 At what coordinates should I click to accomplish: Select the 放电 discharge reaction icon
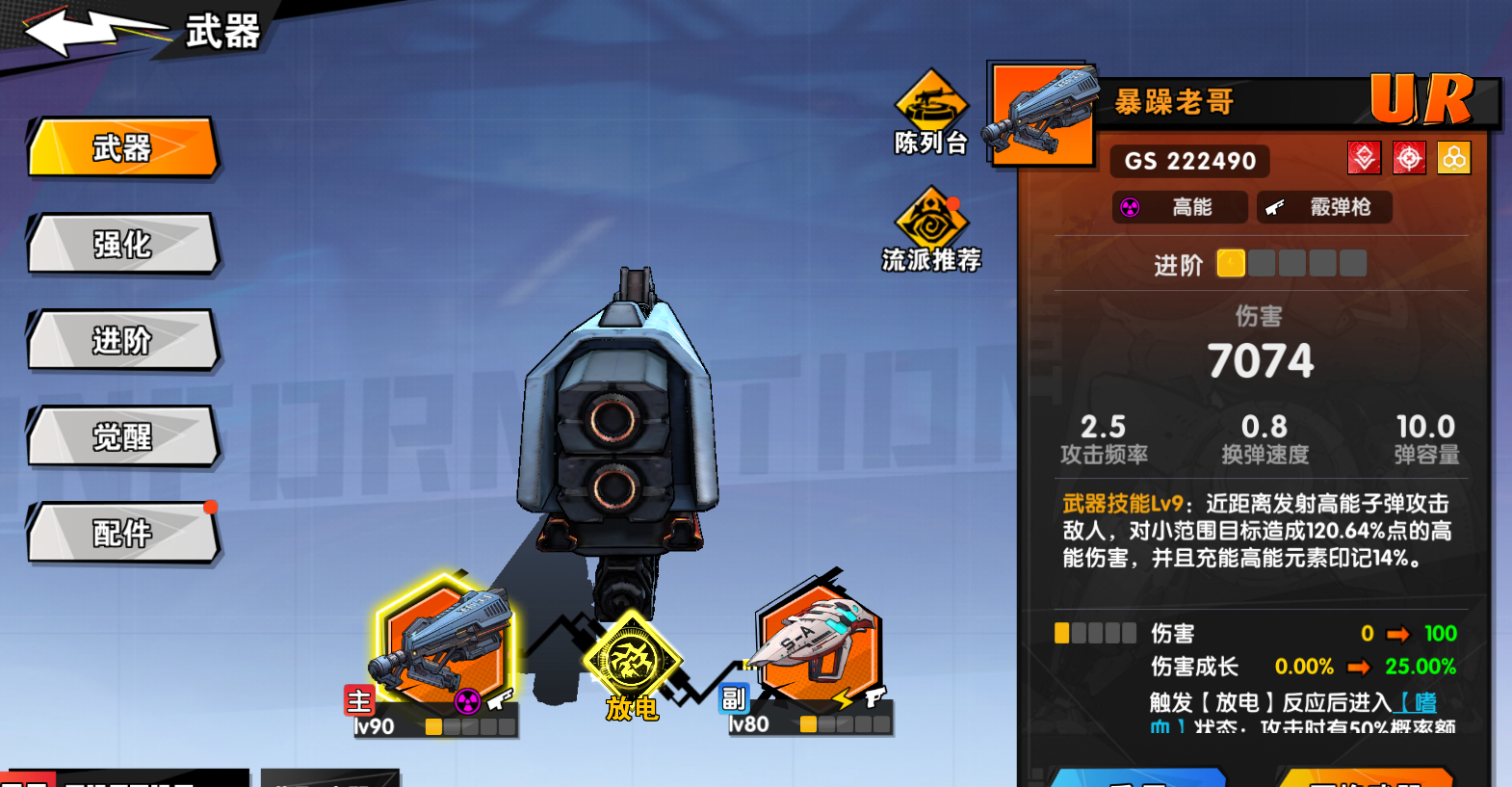[631, 662]
